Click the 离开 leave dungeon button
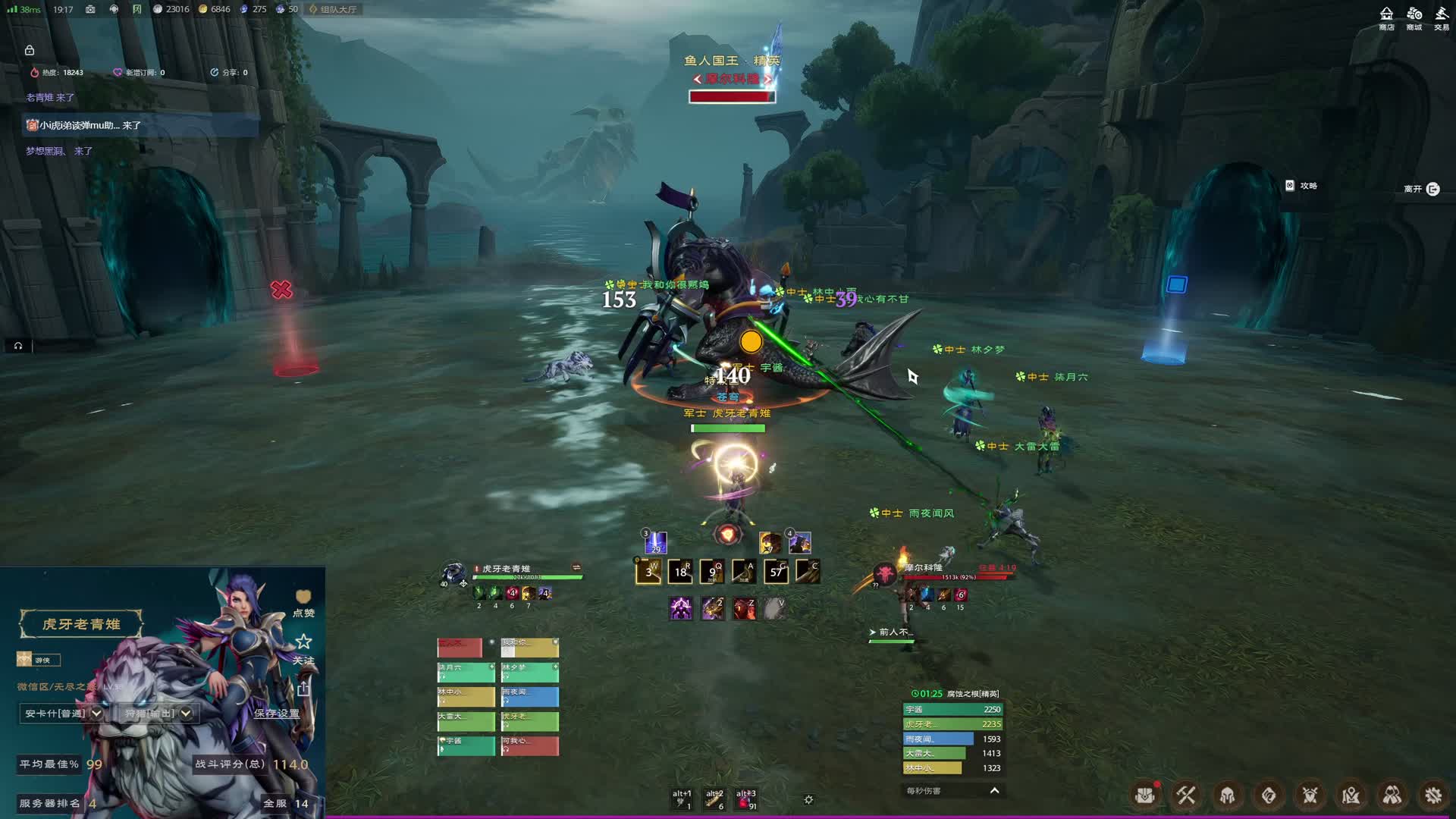Viewport: 1456px width, 819px height. tap(1422, 189)
